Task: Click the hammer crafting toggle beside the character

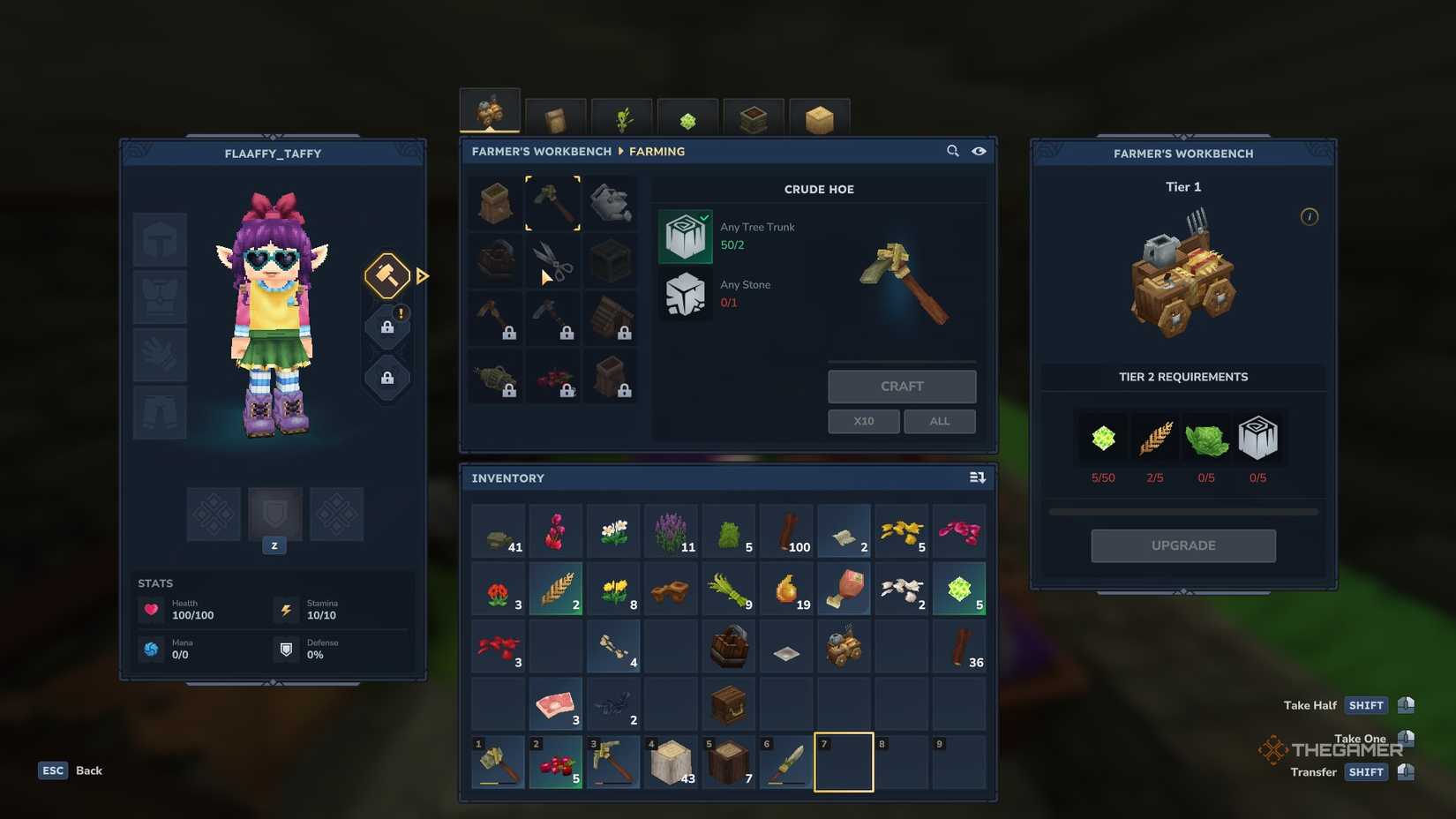Action: (x=387, y=275)
